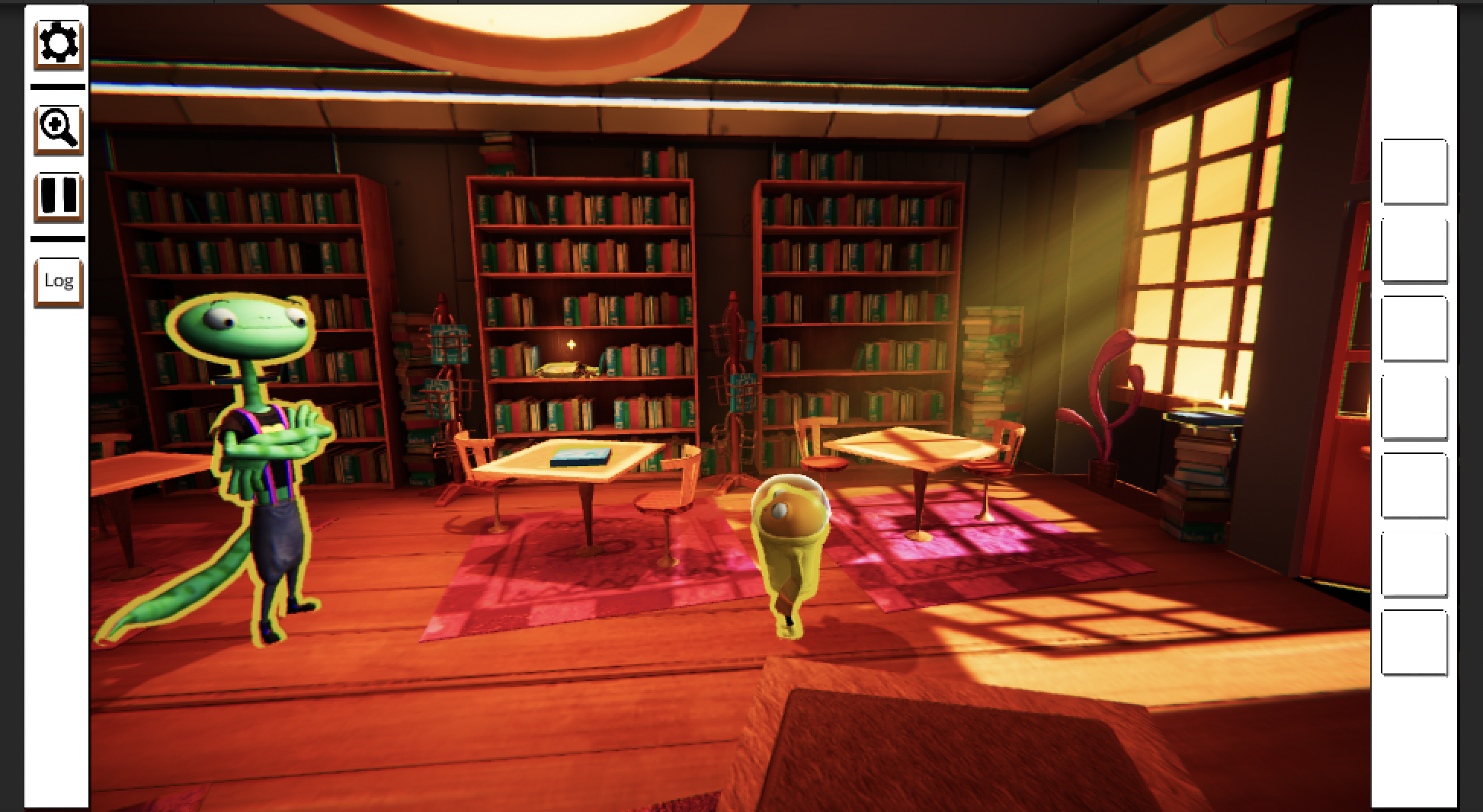Pause the game
Viewport: 1483px width, 812px height.
point(58,196)
